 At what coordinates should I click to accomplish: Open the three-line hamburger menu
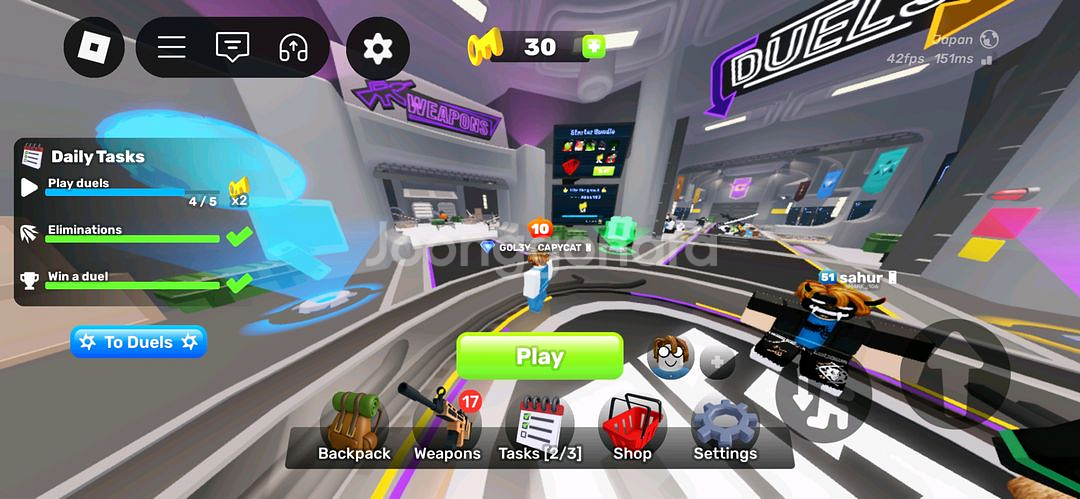pos(171,47)
